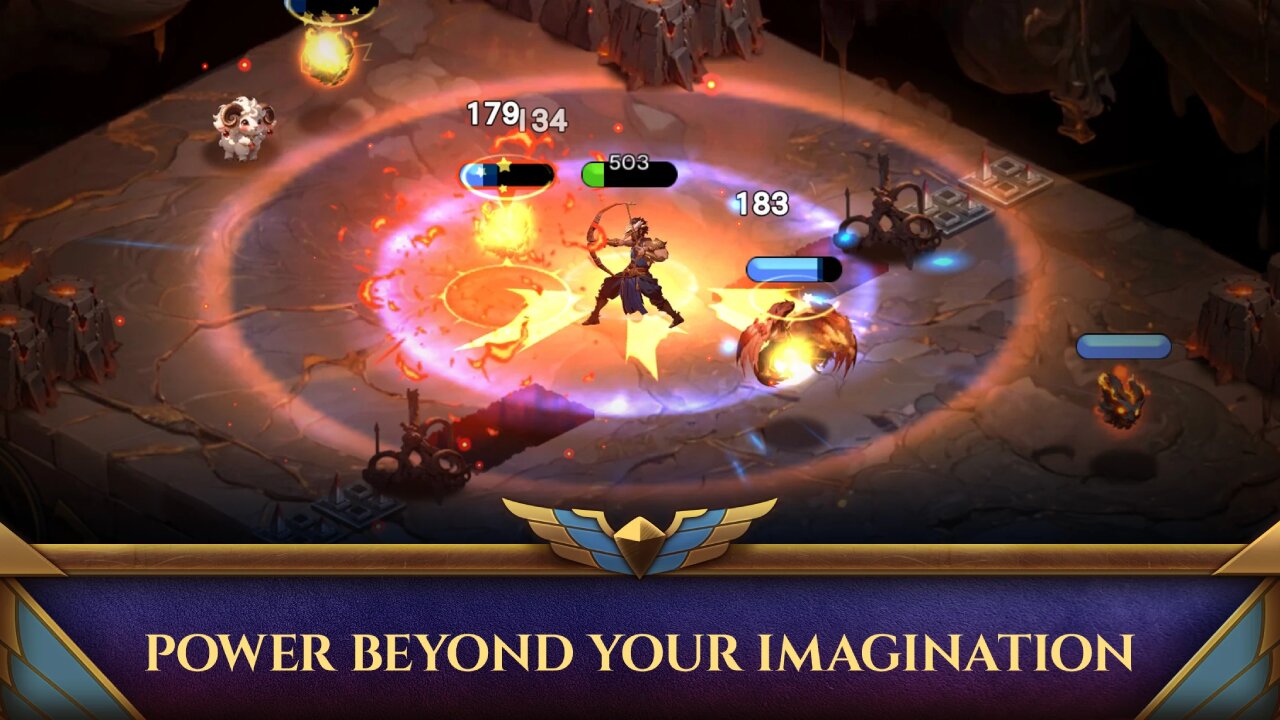Toggle the blue star-marked hero status bar
This screenshot has height=720, width=1280.
(505, 177)
